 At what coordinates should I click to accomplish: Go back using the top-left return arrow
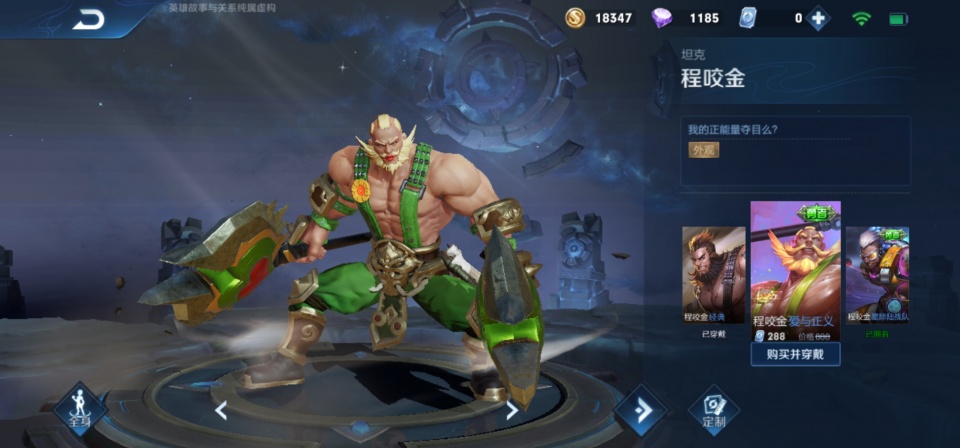[88, 19]
